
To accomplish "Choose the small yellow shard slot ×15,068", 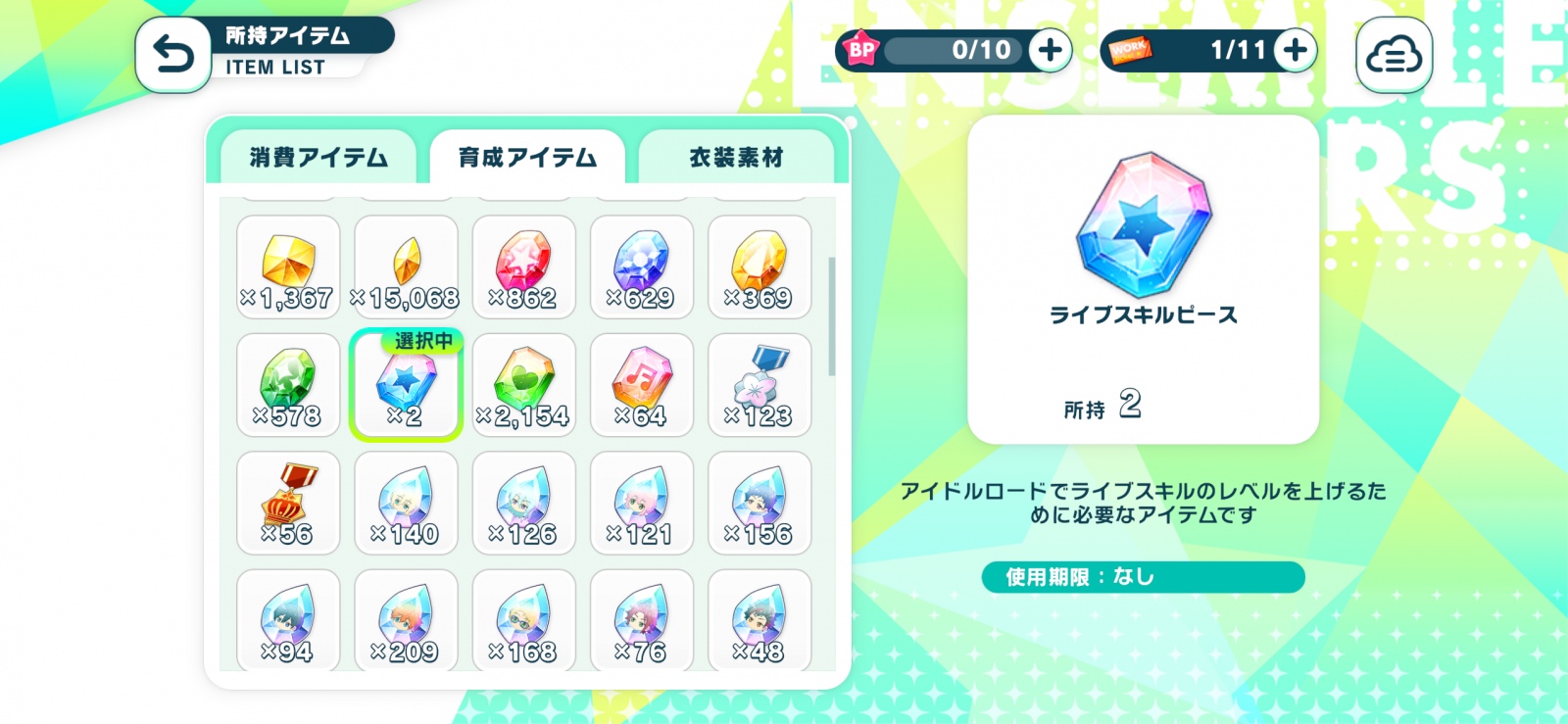I will (406, 267).
